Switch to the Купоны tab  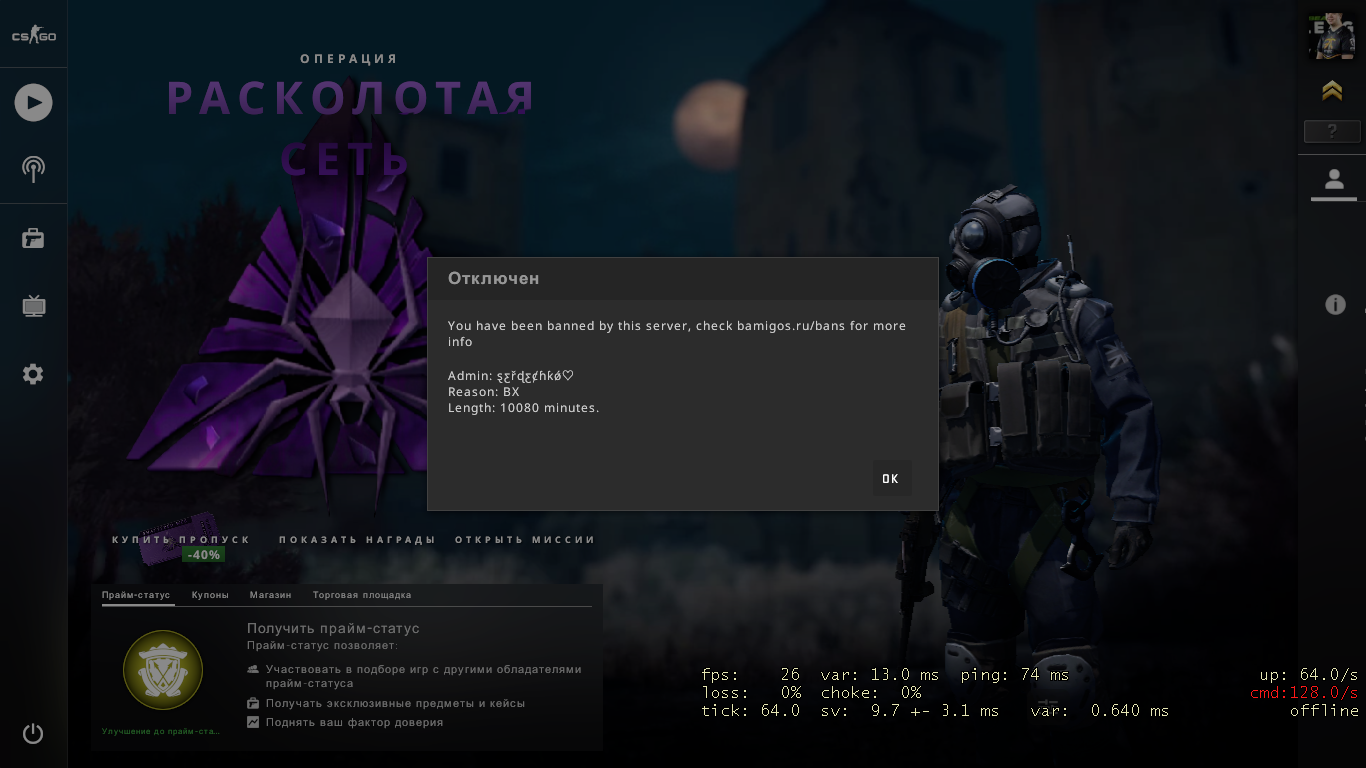pos(210,595)
